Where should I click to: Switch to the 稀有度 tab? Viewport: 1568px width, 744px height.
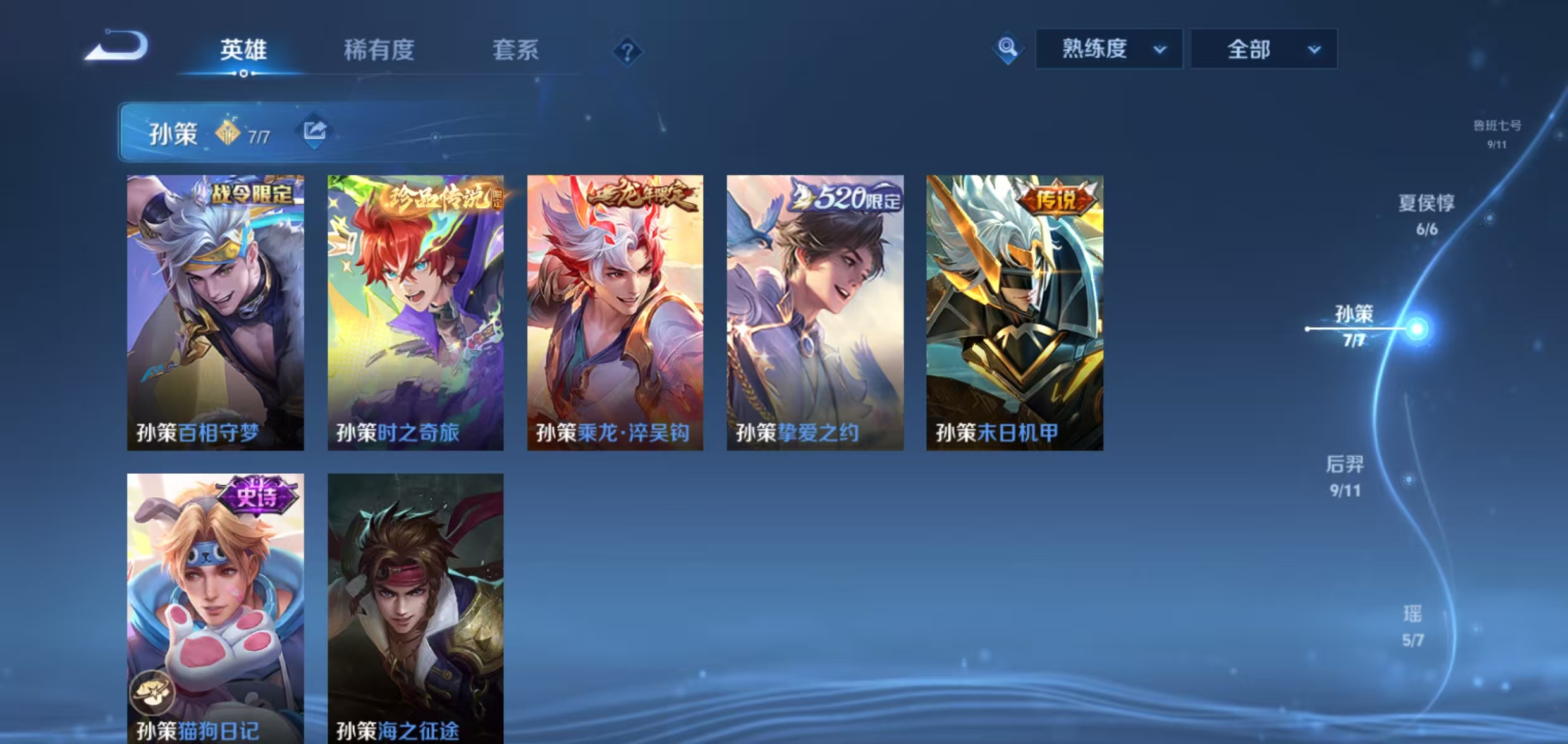(x=379, y=51)
